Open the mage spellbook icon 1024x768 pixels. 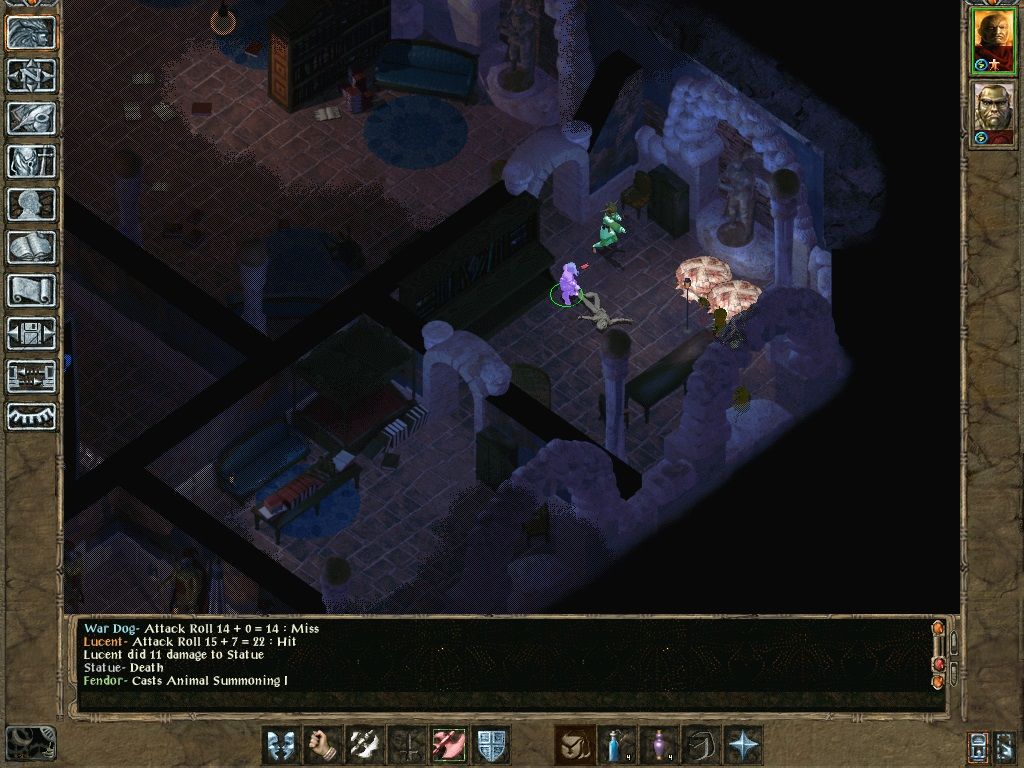(32, 247)
